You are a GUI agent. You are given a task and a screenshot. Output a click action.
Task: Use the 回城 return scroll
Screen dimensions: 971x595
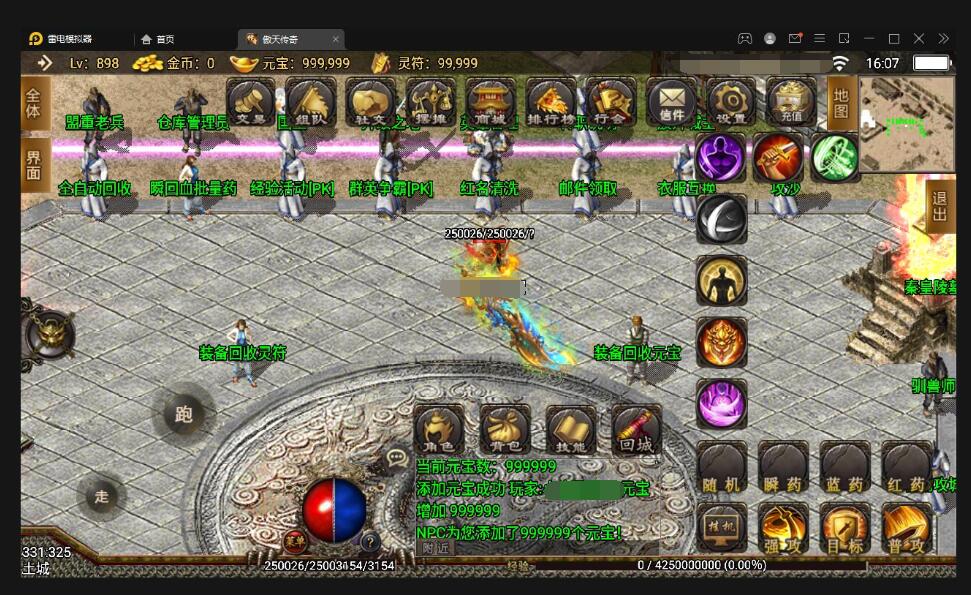pos(636,429)
